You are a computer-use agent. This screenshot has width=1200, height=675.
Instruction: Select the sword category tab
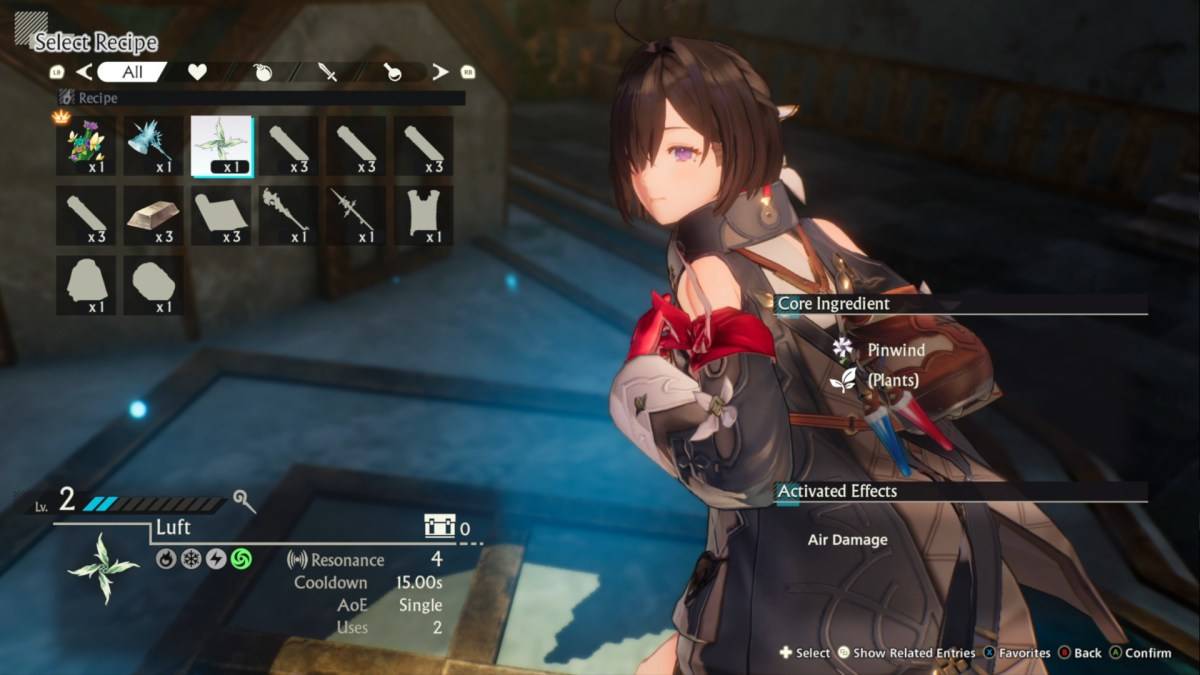click(x=327, y=72)
